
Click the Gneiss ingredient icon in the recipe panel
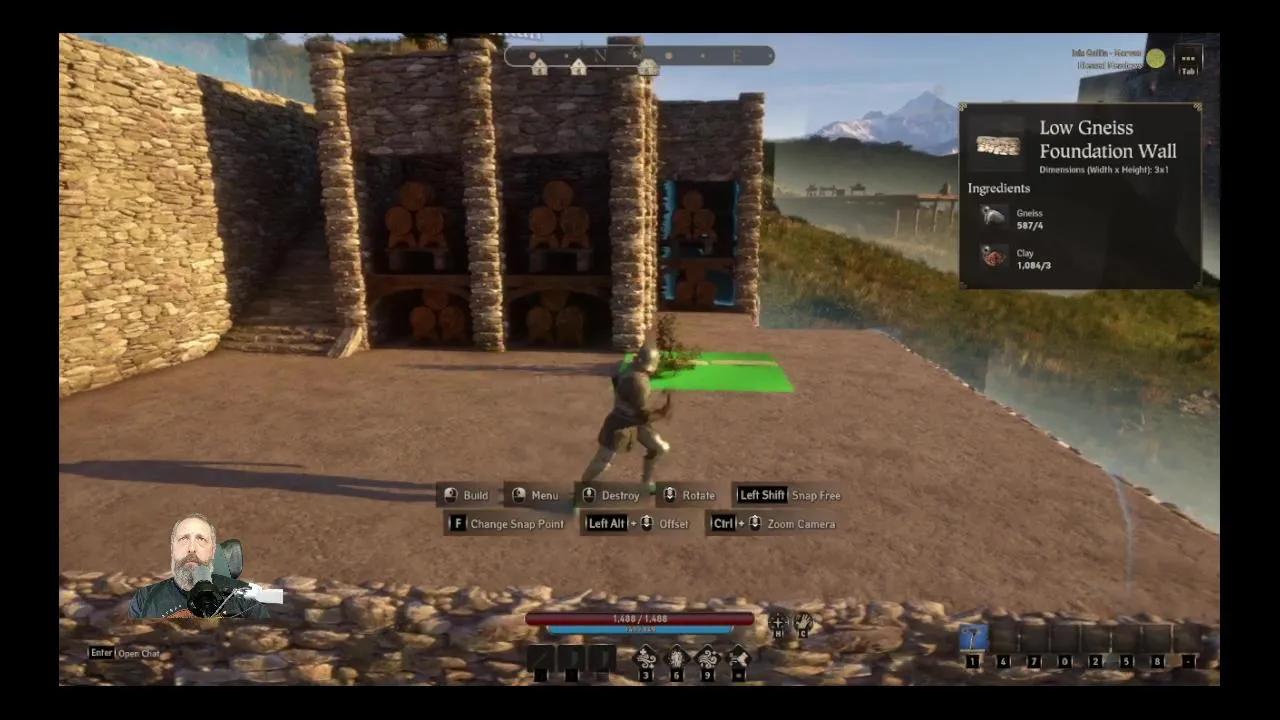(x=992, y=218)
